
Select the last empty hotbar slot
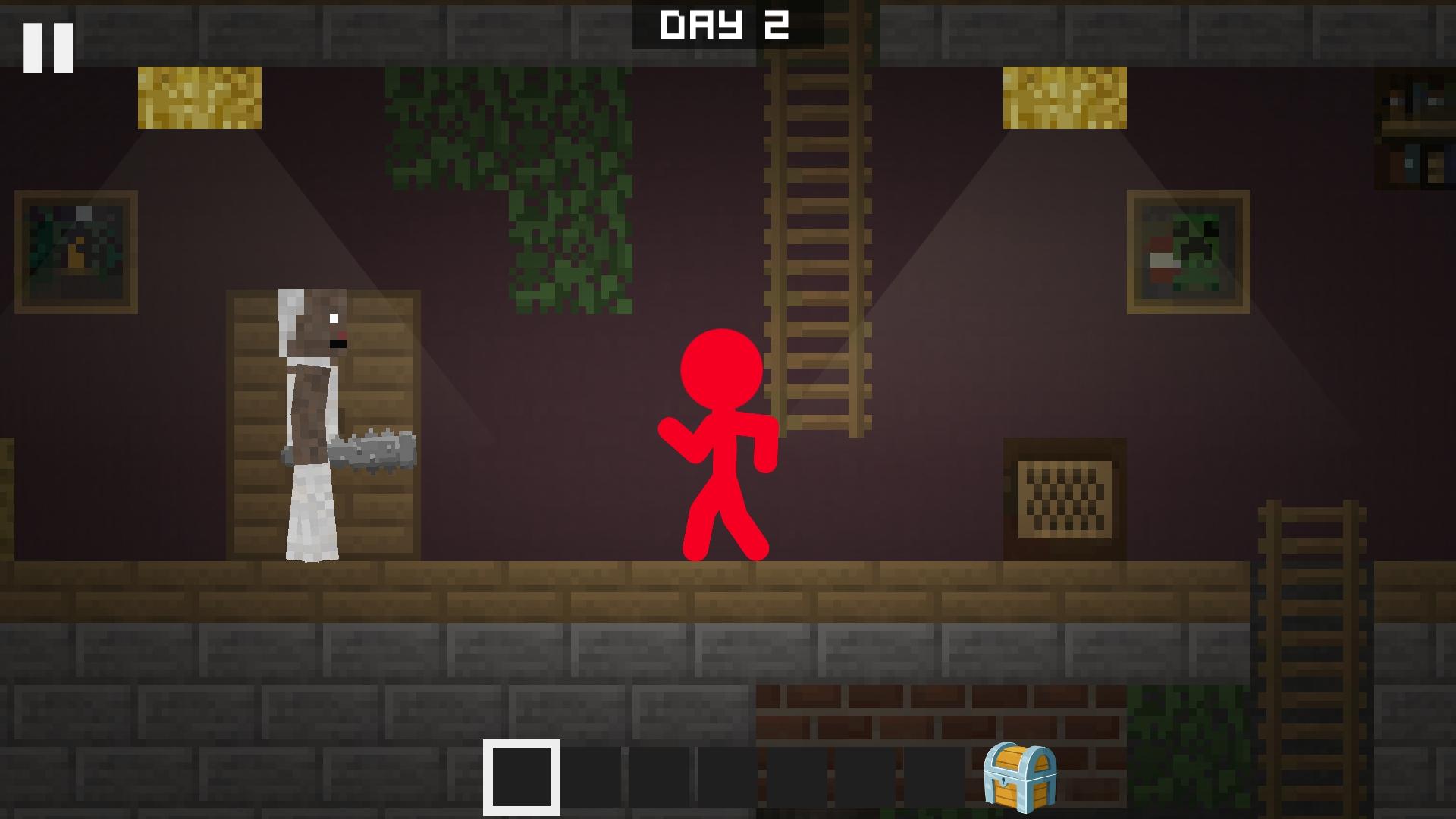(933, 777)
